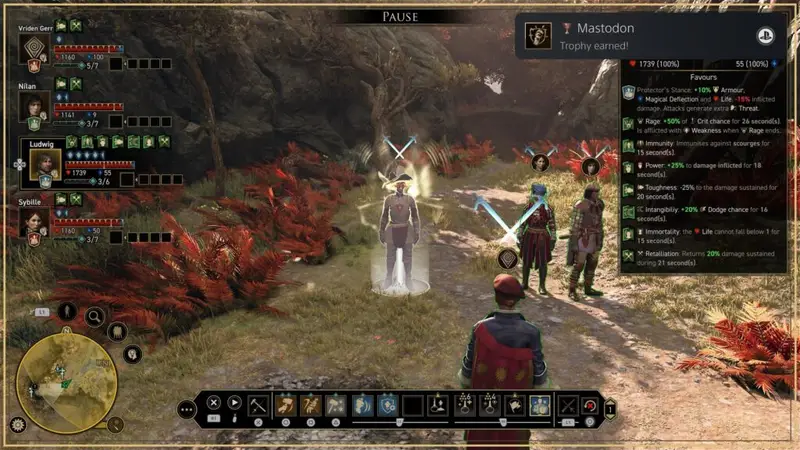Open the gear settings icon beside minimap

point(17,424)
